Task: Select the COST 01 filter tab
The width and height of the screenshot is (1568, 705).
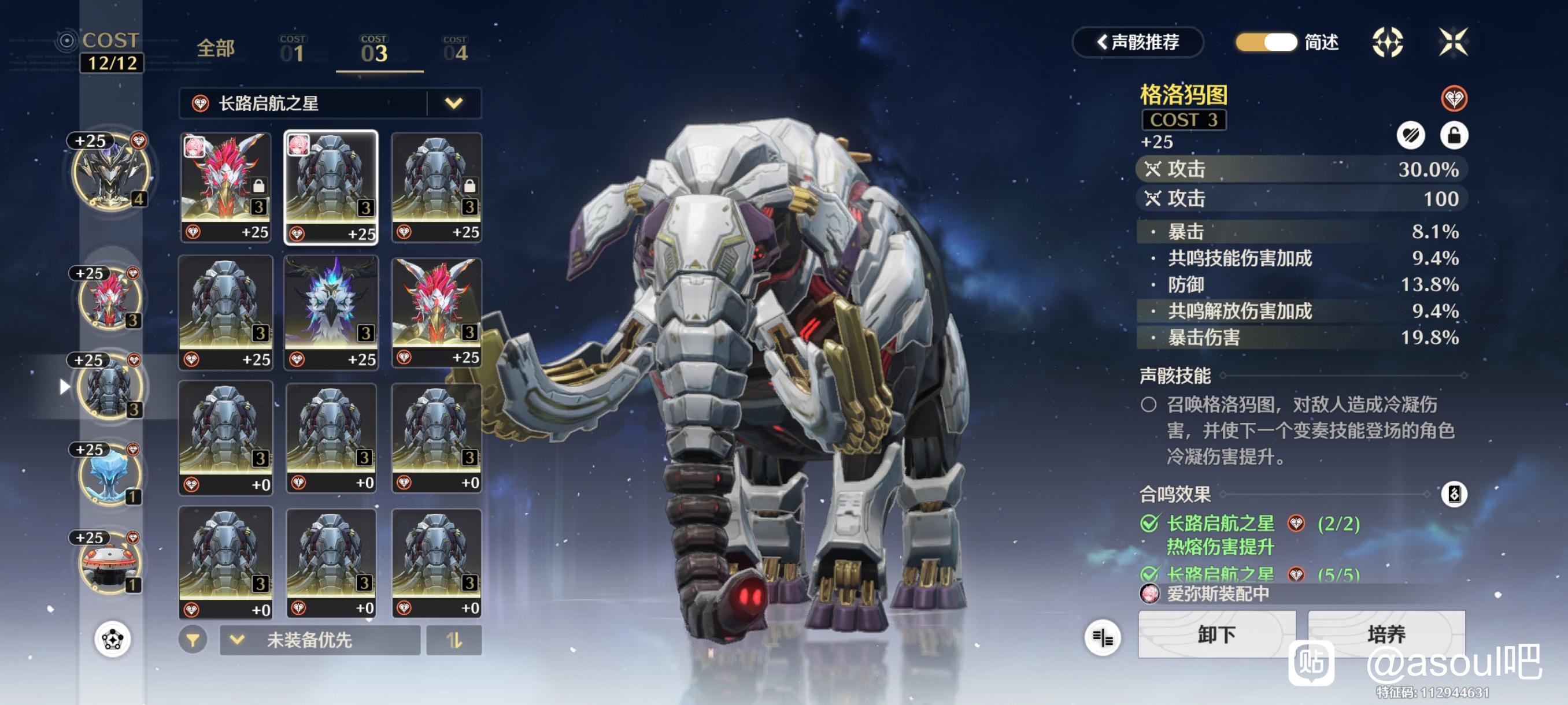Action: coord(292,50)
